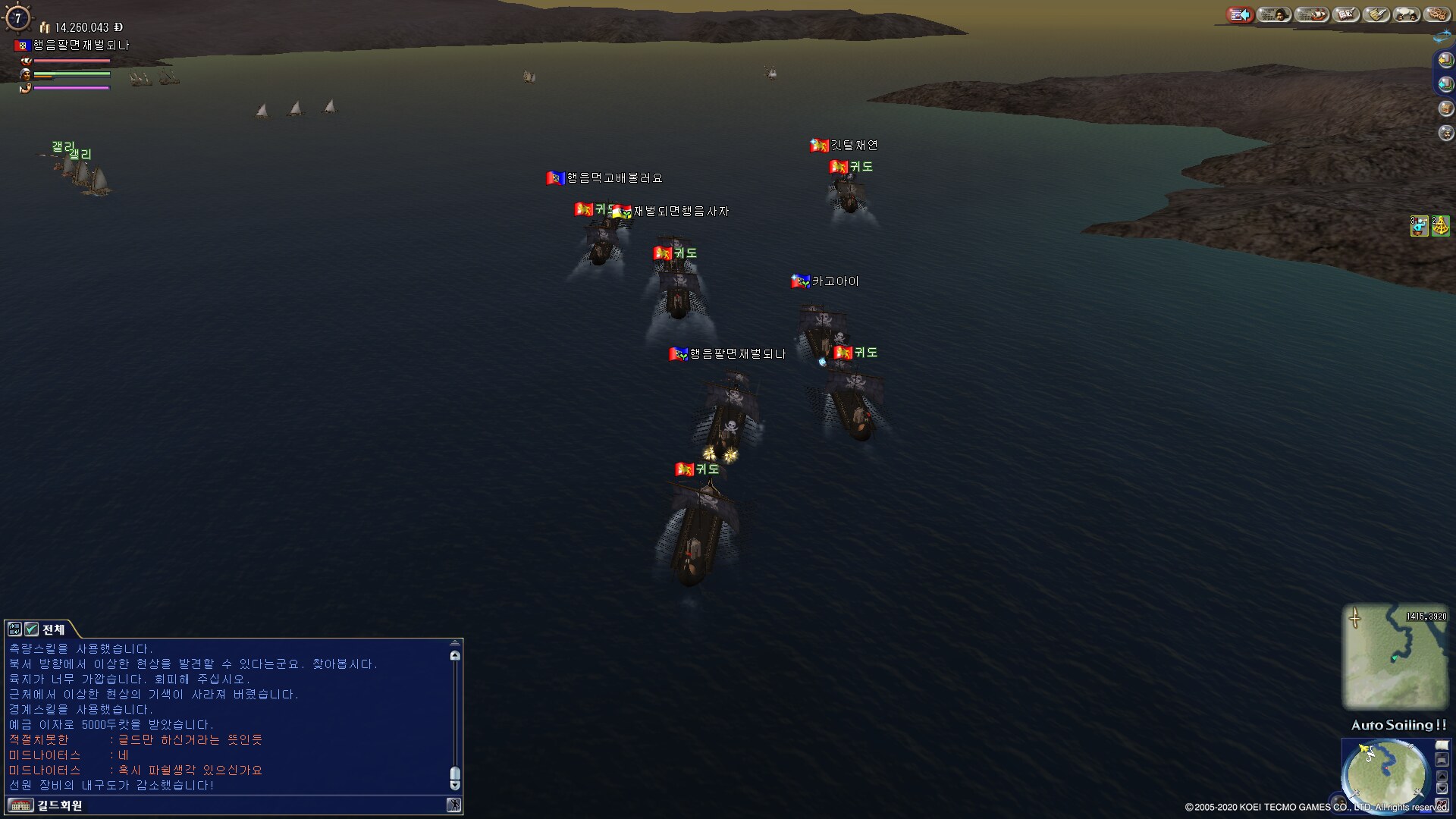Screen dimensions: 1456x819
Task: Activate the lookout telescope skill icon
Action: 1419,226
